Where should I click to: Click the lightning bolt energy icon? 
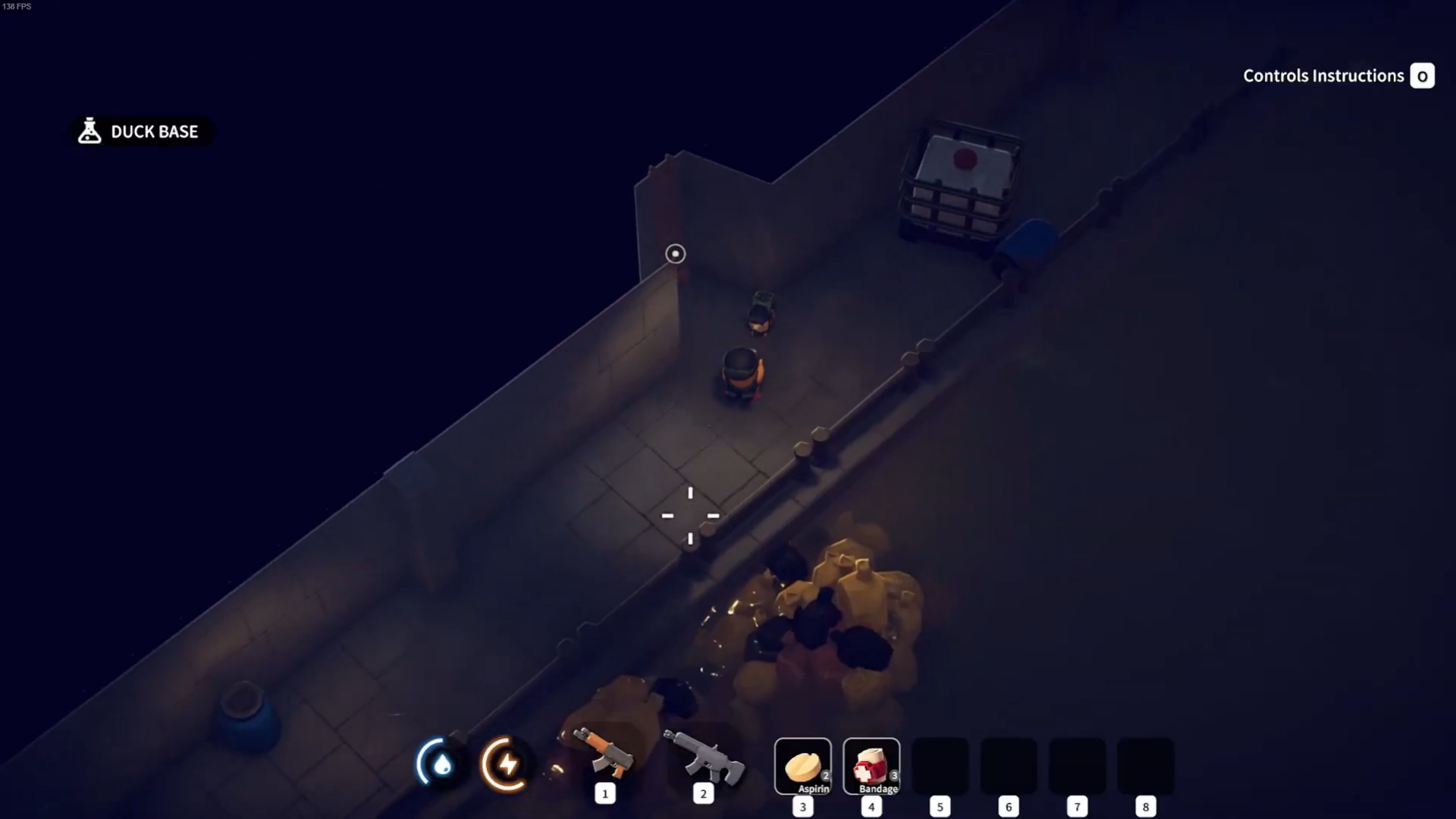(x=506, y=763)
